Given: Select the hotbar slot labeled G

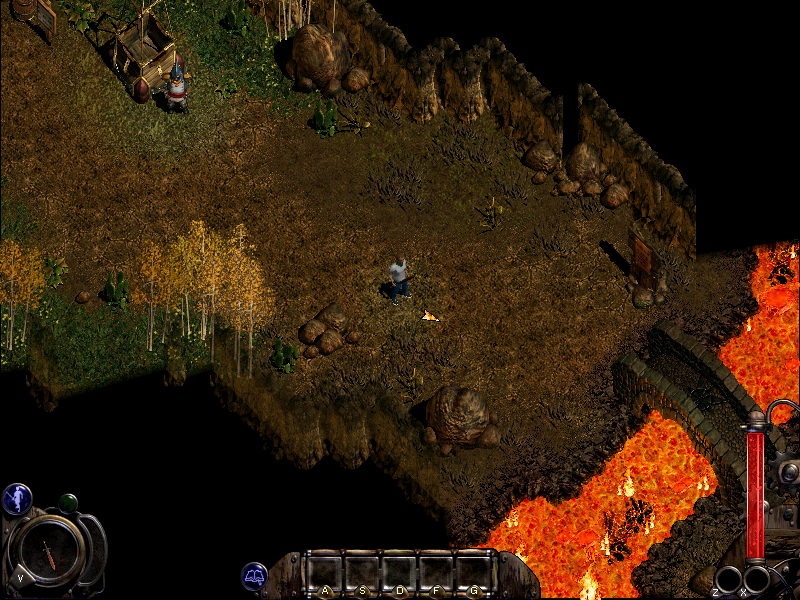Looking at the screenshot, I should click(x=472, y=574).
